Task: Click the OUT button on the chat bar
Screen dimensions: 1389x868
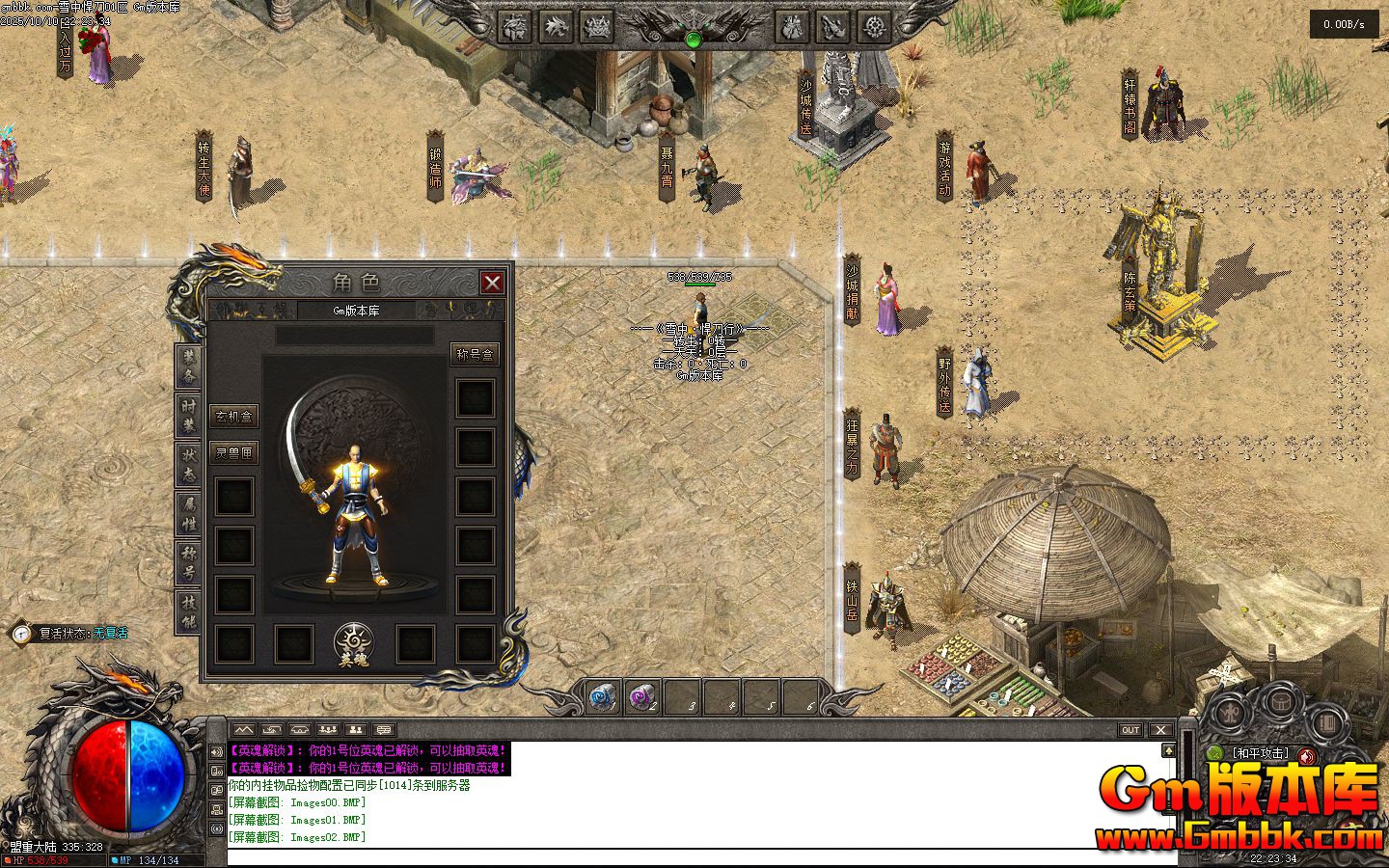Action: tap(1130, 730)
